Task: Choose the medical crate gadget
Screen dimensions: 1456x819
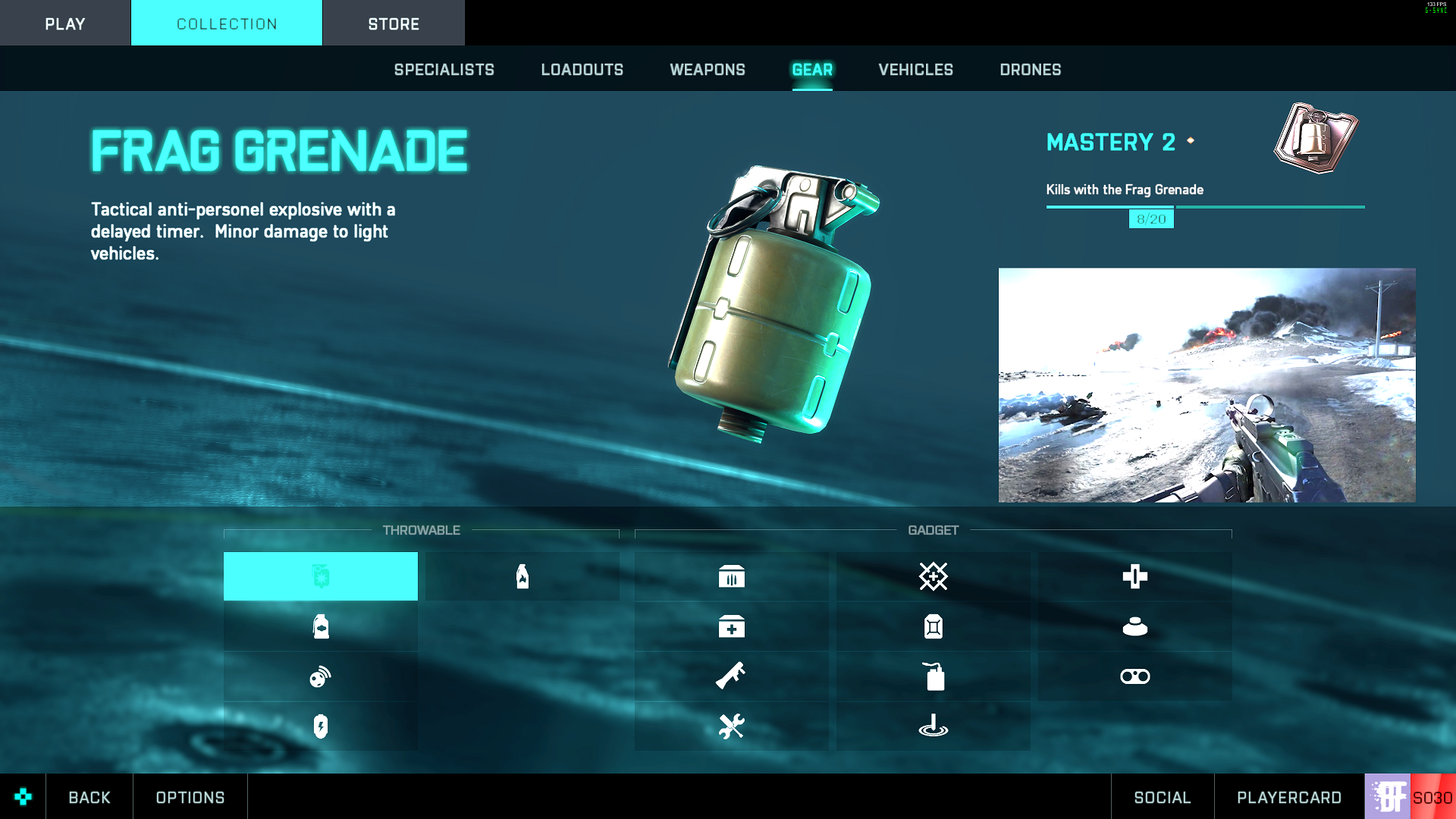Action: click(x=731, y=626)
